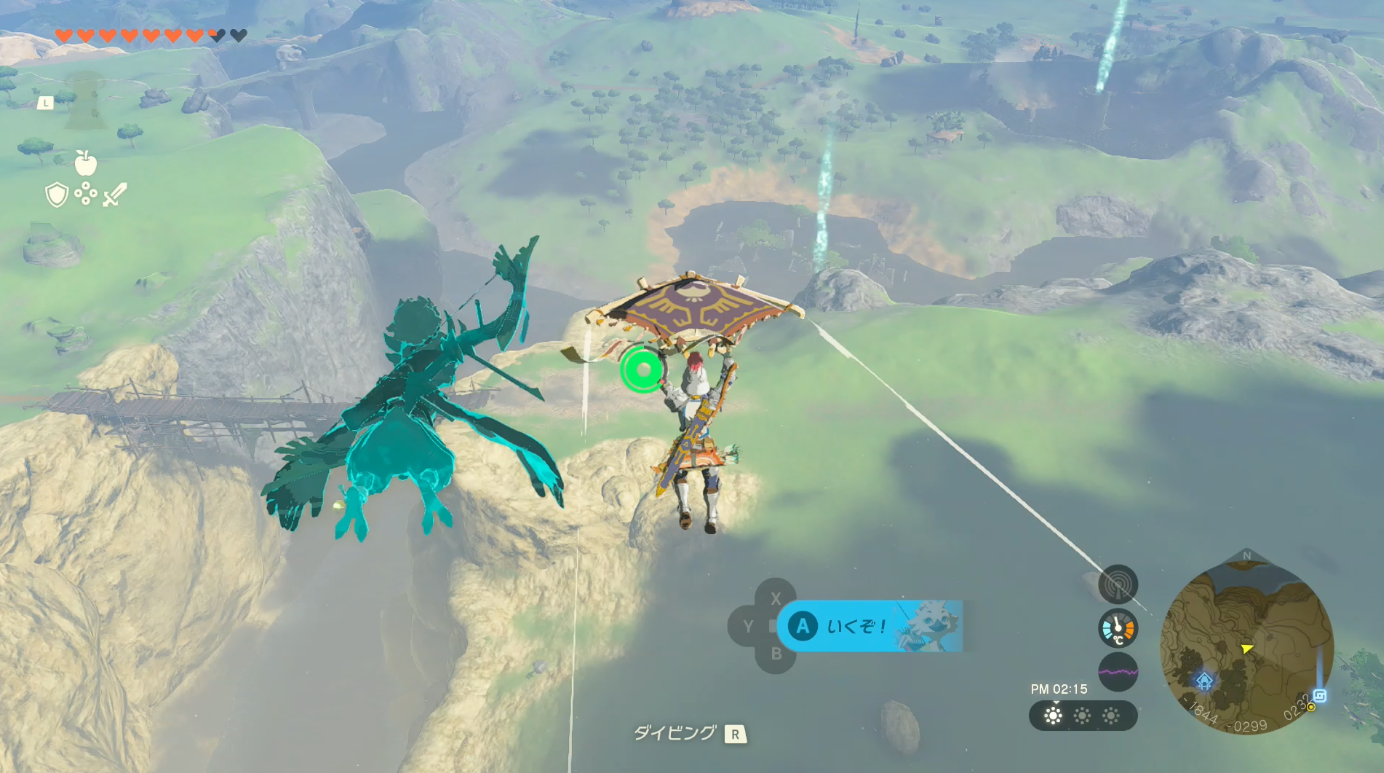1384x773 pixels.
Task: Toggle the L ability prompt indicator
Action: (44, 101)
